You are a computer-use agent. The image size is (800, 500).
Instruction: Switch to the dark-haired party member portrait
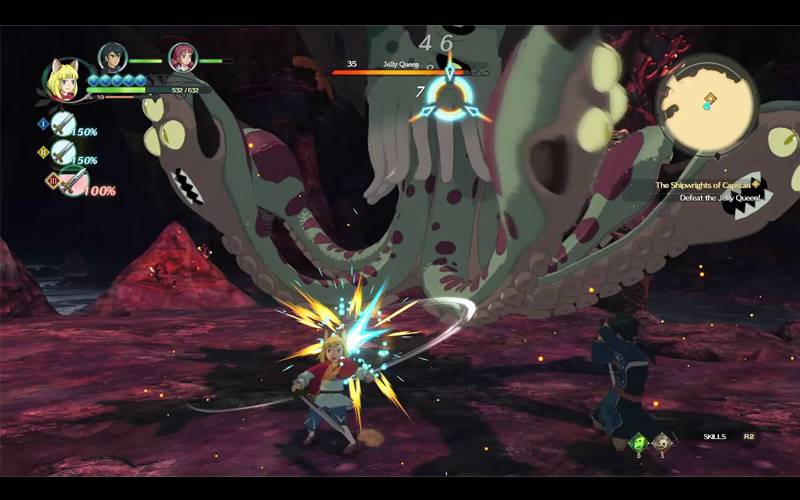pyautogui.click(x=112, y=58)
